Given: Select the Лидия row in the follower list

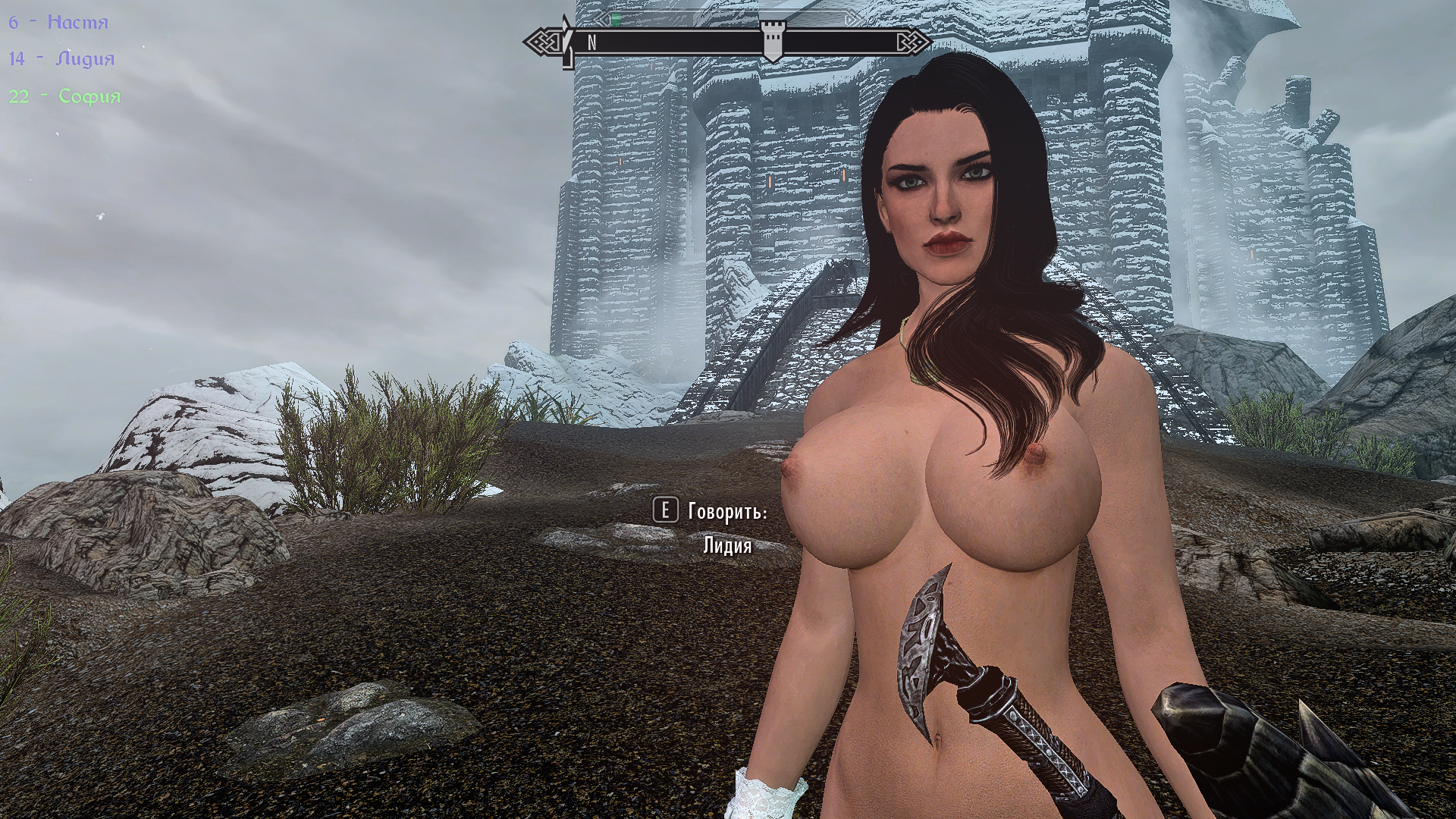Looking at the screenshot, I should point(62,59).
